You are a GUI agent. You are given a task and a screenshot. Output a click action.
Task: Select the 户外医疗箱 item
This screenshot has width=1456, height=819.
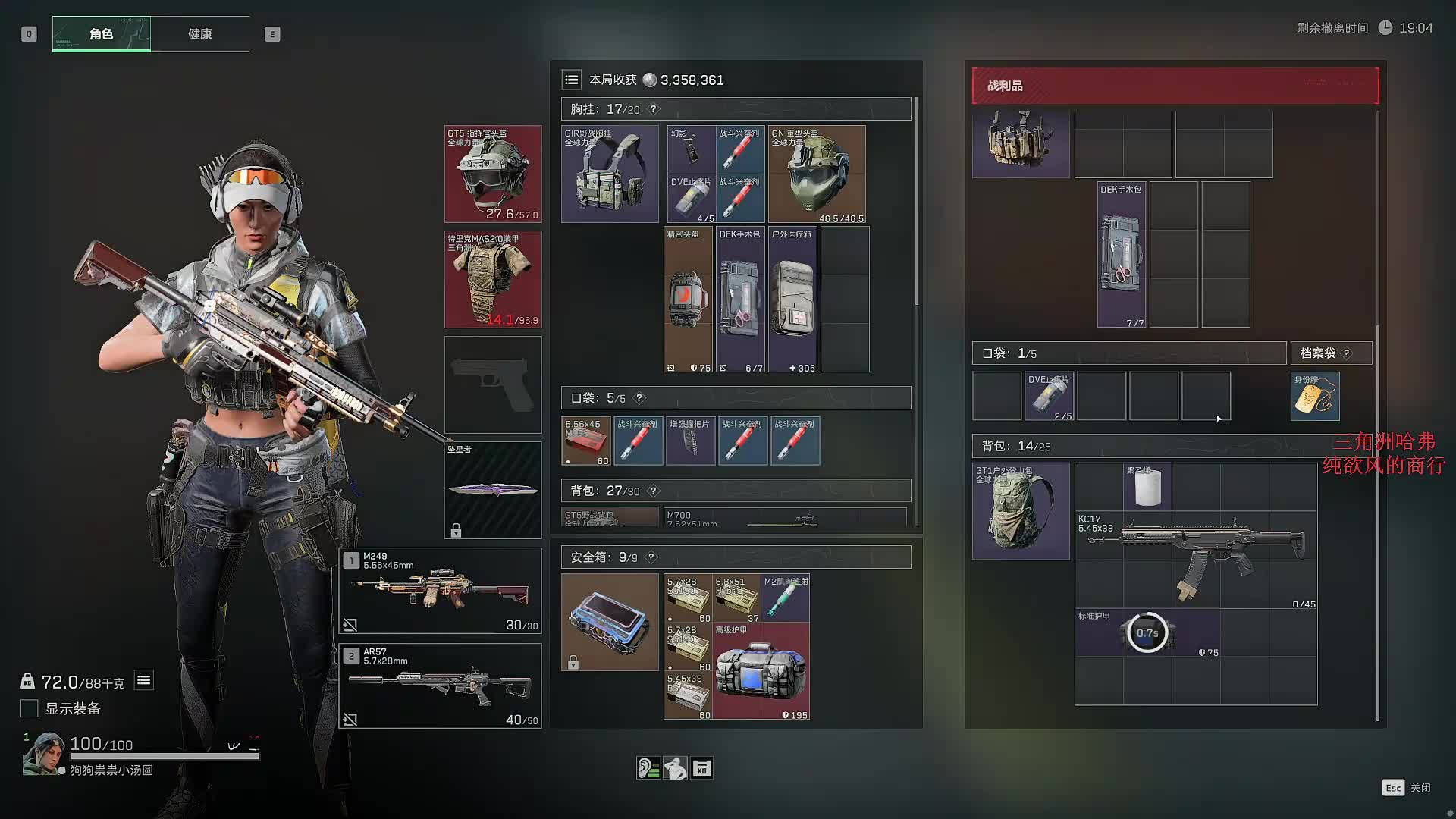pos(792,300)
